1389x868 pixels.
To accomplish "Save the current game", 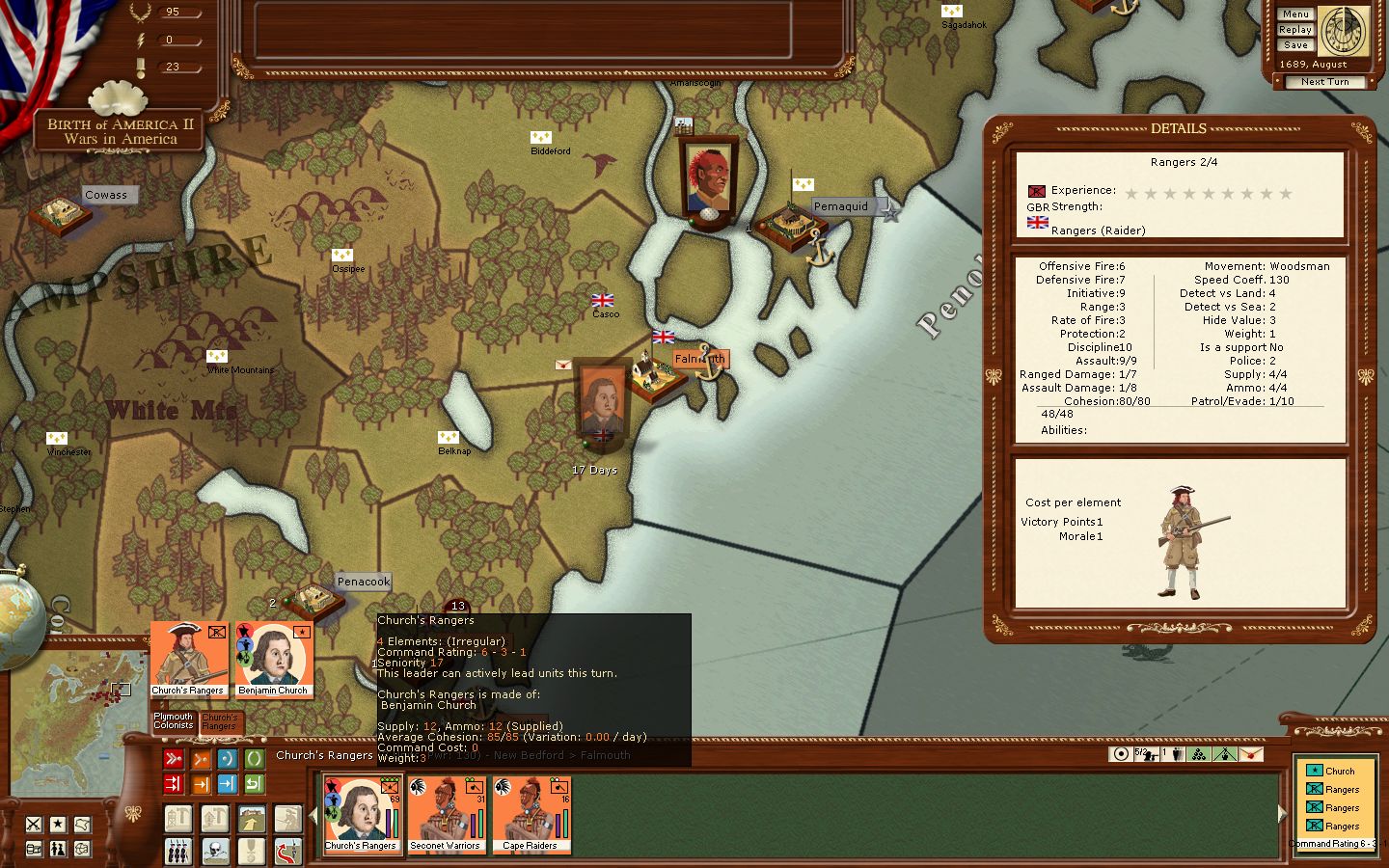I will tap(1295, 45).
